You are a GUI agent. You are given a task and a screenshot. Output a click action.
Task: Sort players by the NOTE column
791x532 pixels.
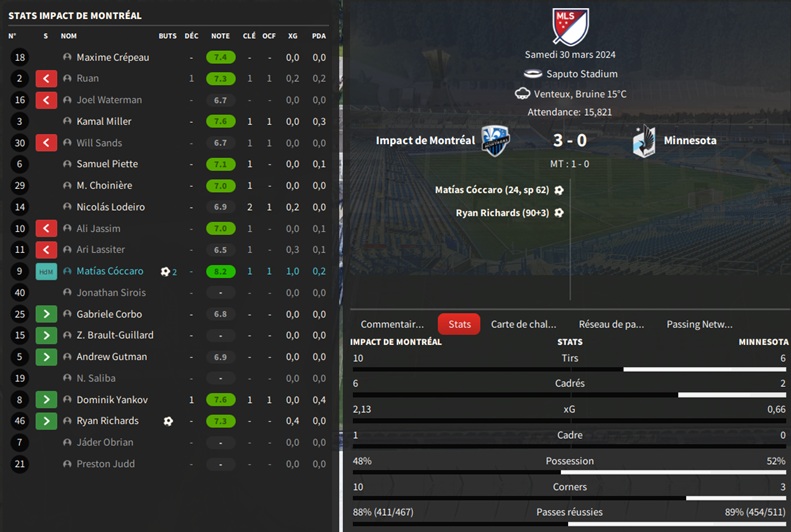click(220, 36)
